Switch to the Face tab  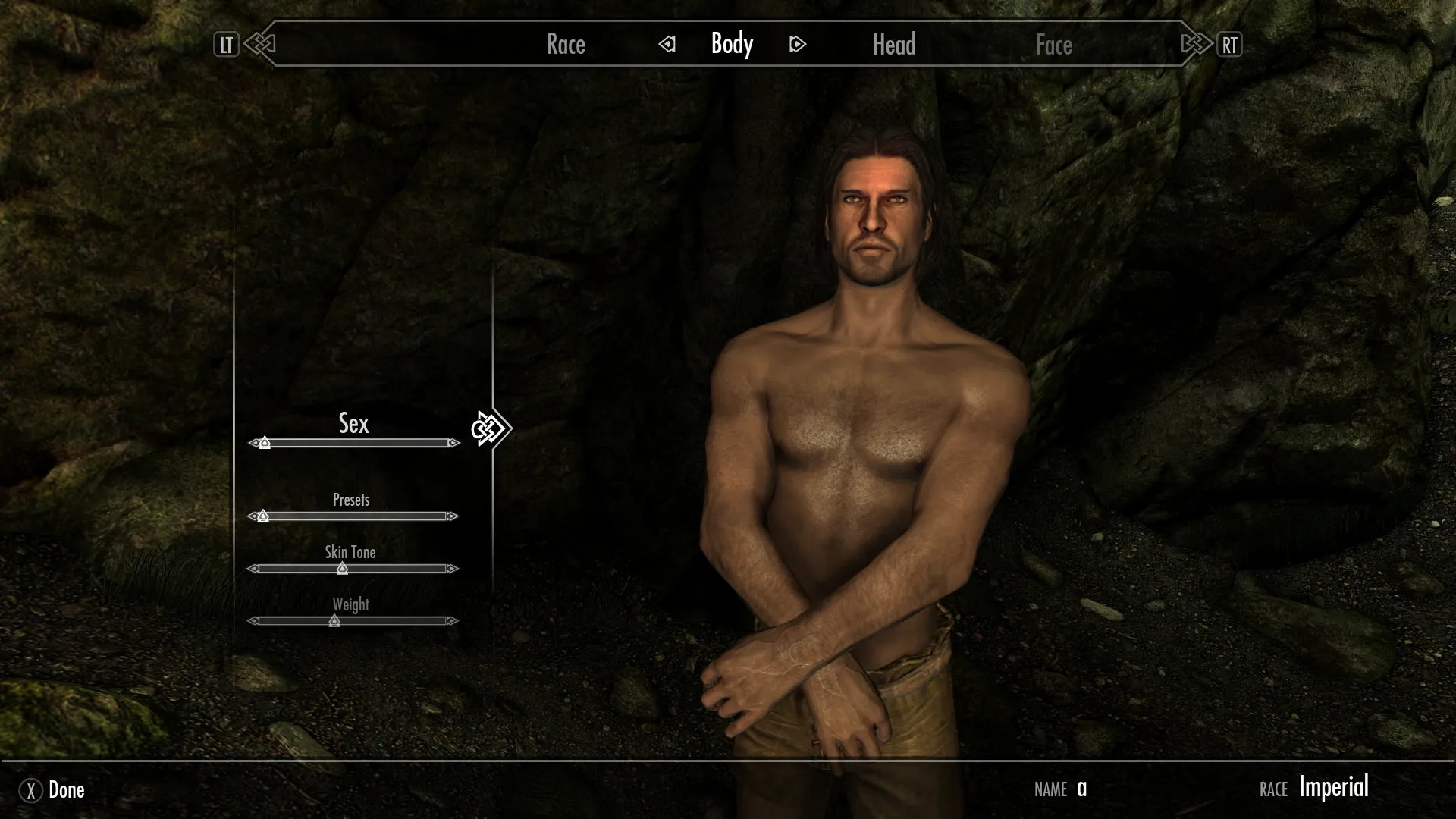point(1053,45)
